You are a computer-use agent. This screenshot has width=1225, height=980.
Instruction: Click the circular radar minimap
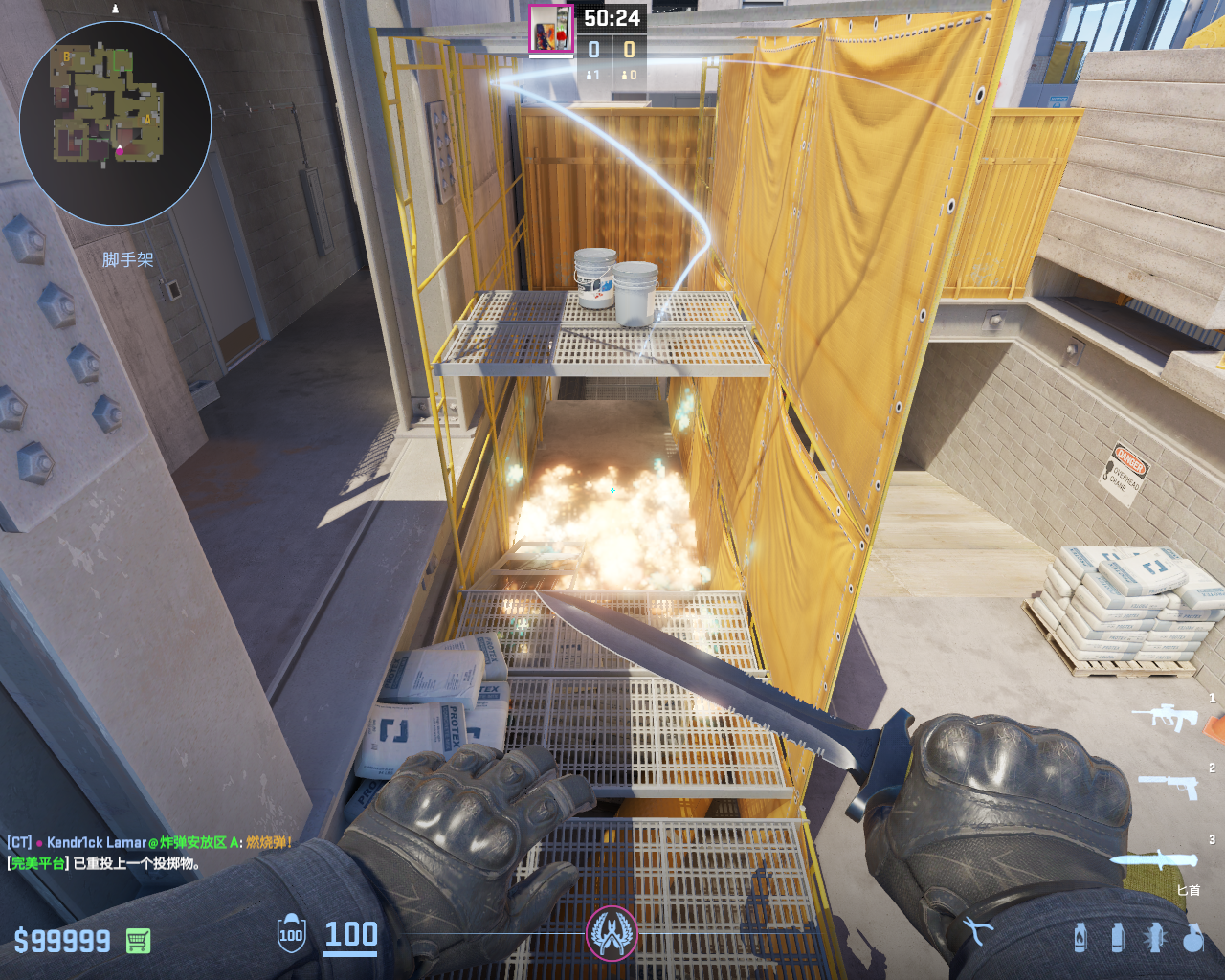115,122
